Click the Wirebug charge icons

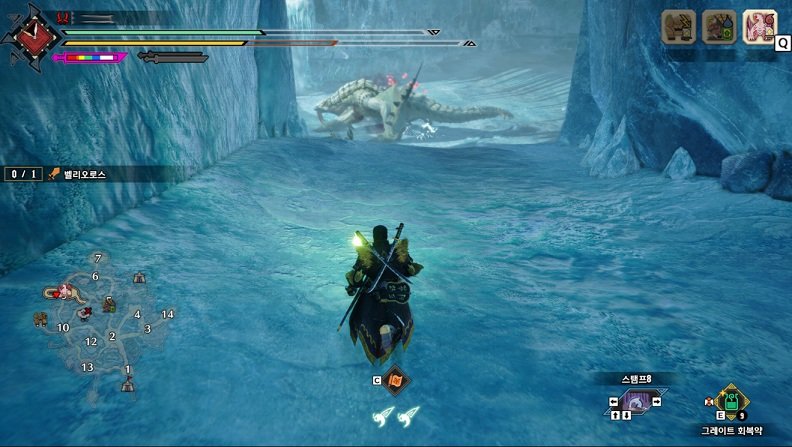395,415
